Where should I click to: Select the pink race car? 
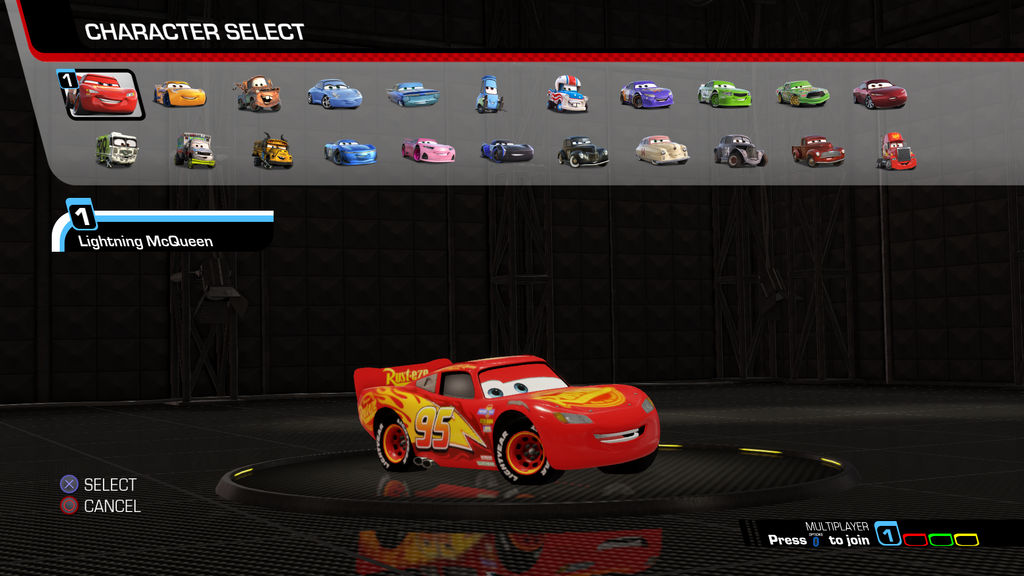[x=428, y=150]
